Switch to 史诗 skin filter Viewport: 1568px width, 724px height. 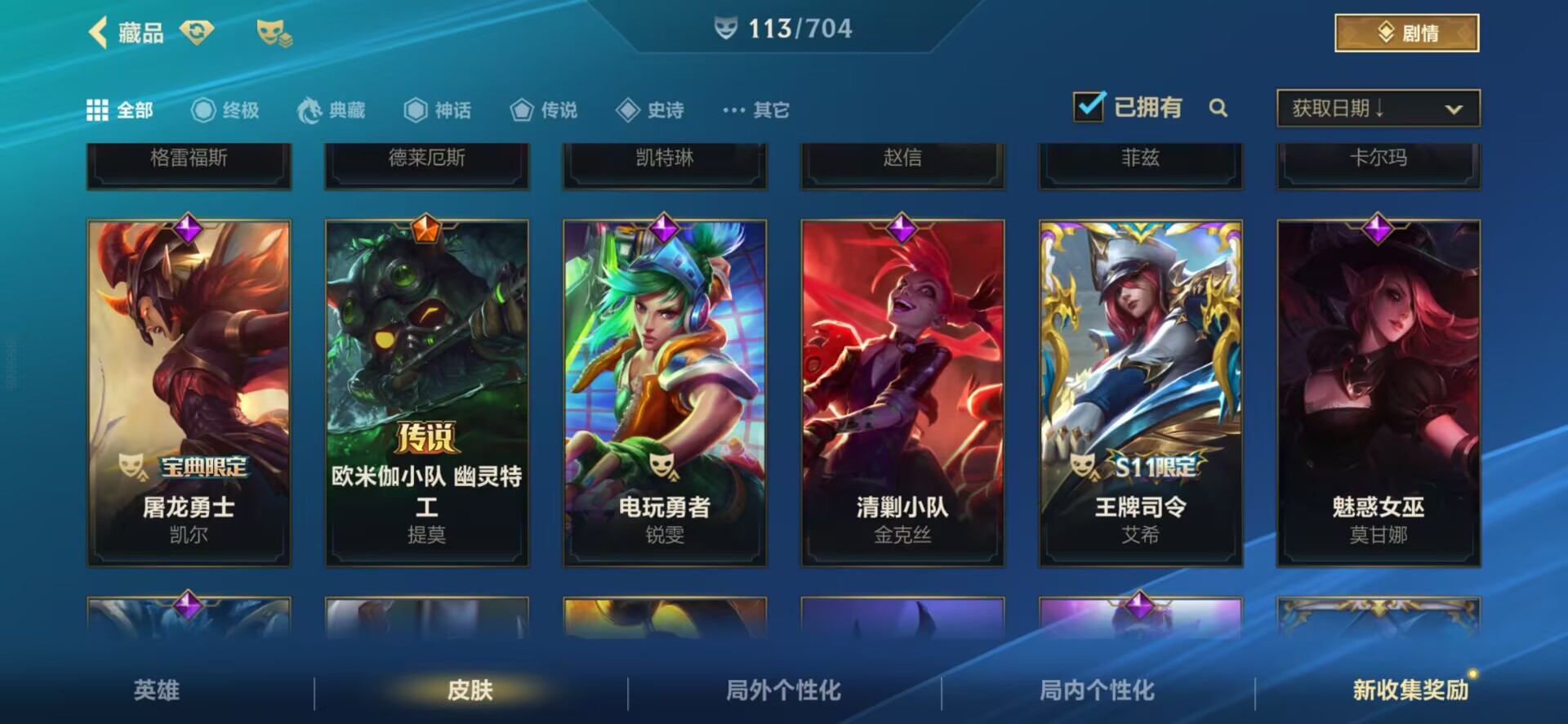pos(650,110)
